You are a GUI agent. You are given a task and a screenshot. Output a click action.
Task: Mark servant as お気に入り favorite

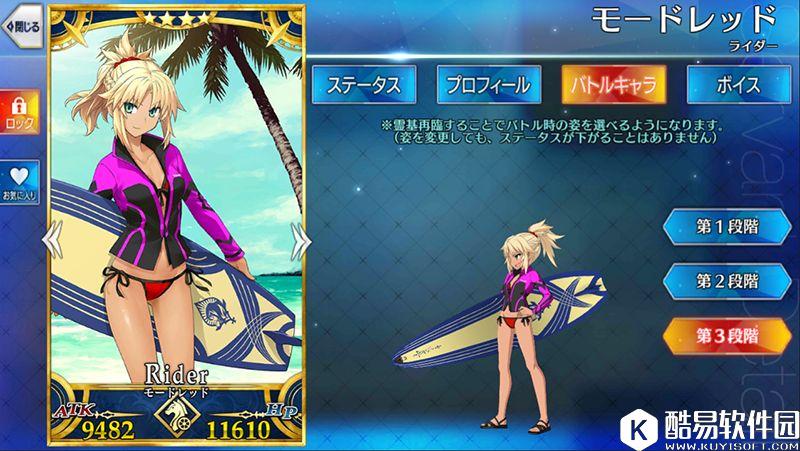tap(19, 182)
